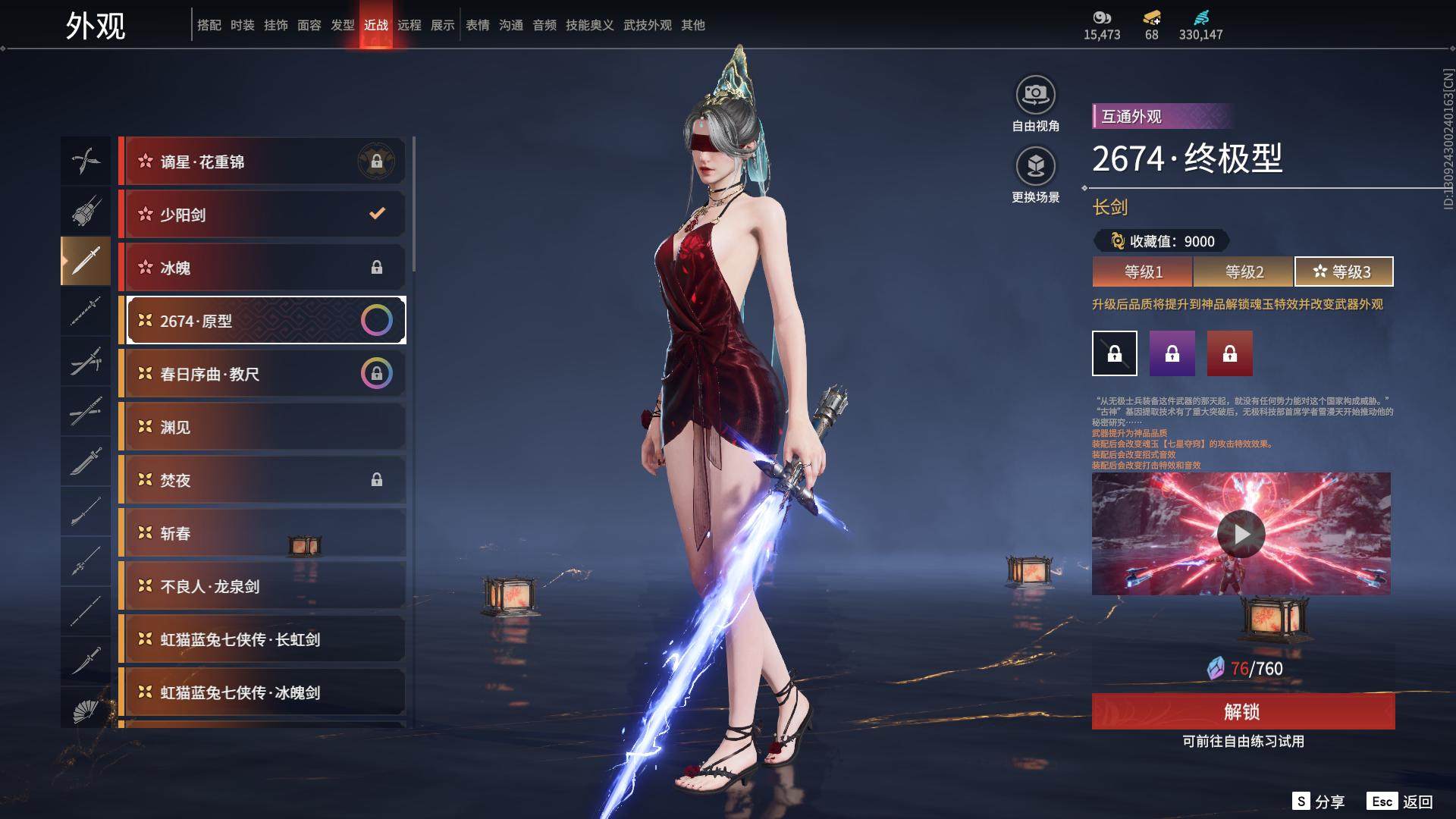Select 不良人·龙泉剑 skin
1456x819 pixels.
point(262,586)
